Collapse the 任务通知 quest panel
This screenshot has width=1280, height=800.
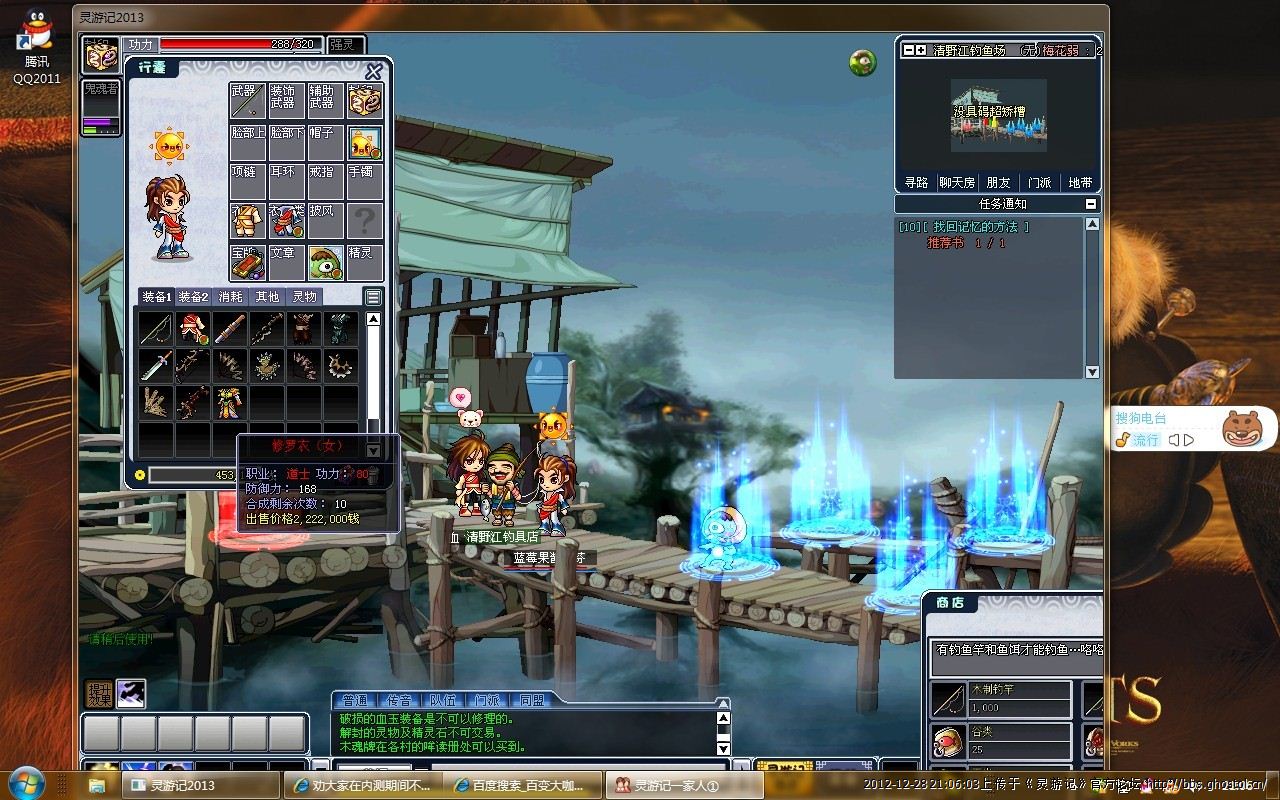click(x=1091, y=204)
